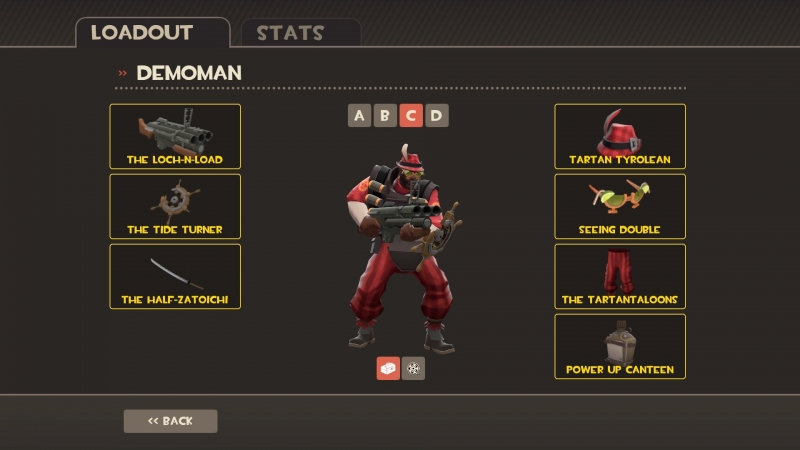This screenshot has height=450, width=800.
Task: Switch to loadout preset A
Action: (360, 115)
